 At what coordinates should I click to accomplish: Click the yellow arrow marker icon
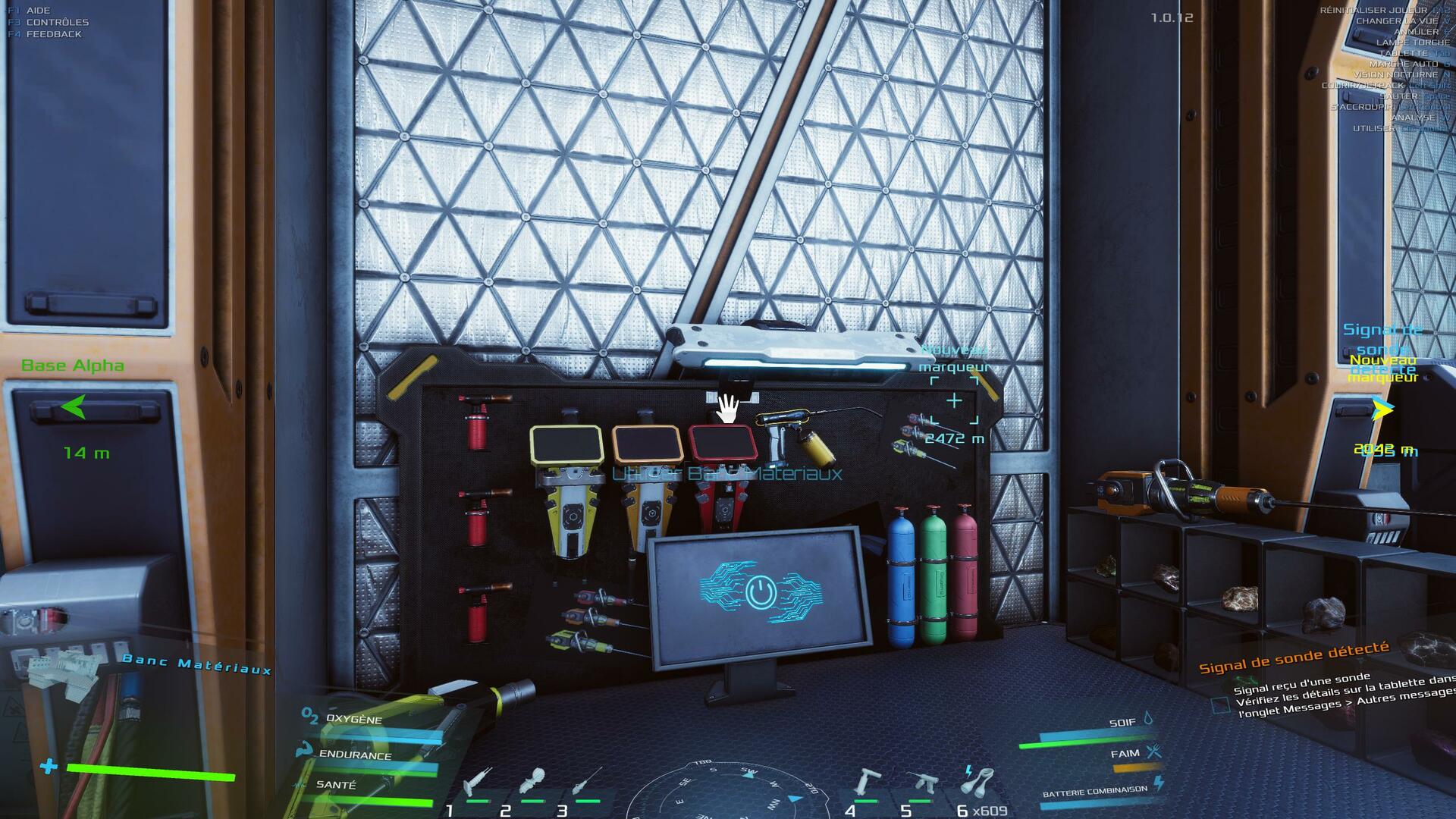[x=1383, y=409]
